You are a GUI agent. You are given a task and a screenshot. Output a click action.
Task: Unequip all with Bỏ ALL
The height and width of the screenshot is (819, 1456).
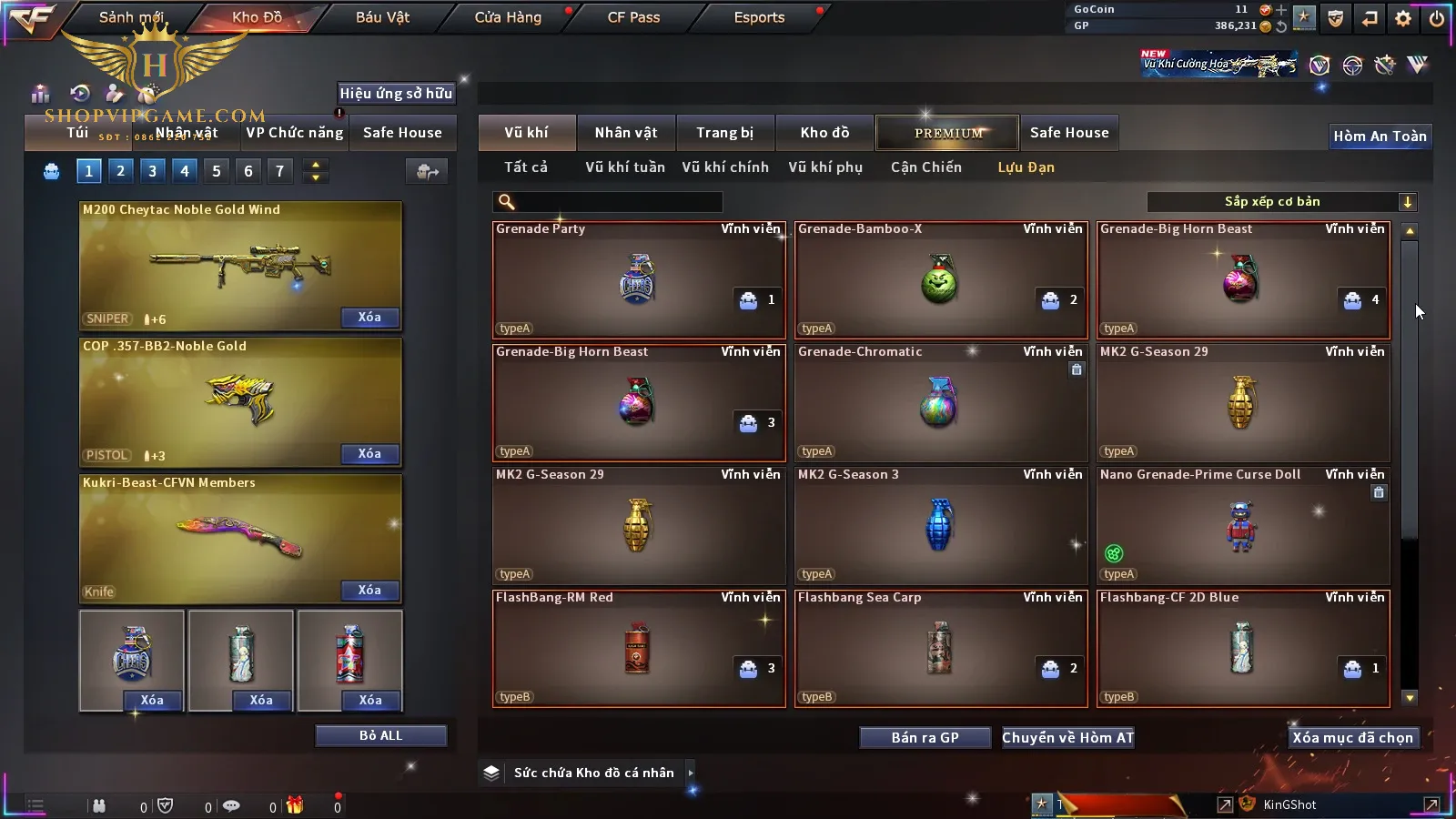(x=380, y=735)
